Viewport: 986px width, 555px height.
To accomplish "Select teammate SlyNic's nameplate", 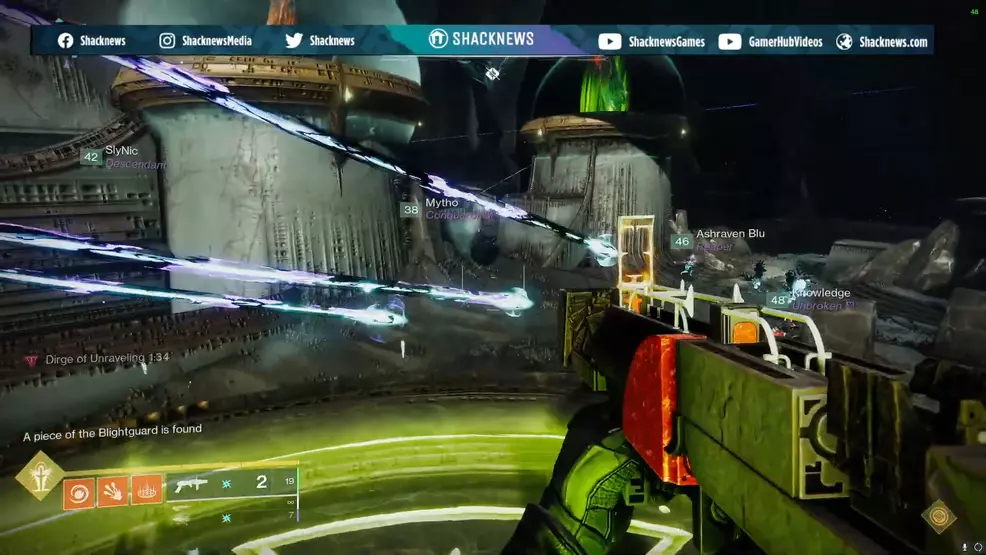I will [x=121, y=151].
